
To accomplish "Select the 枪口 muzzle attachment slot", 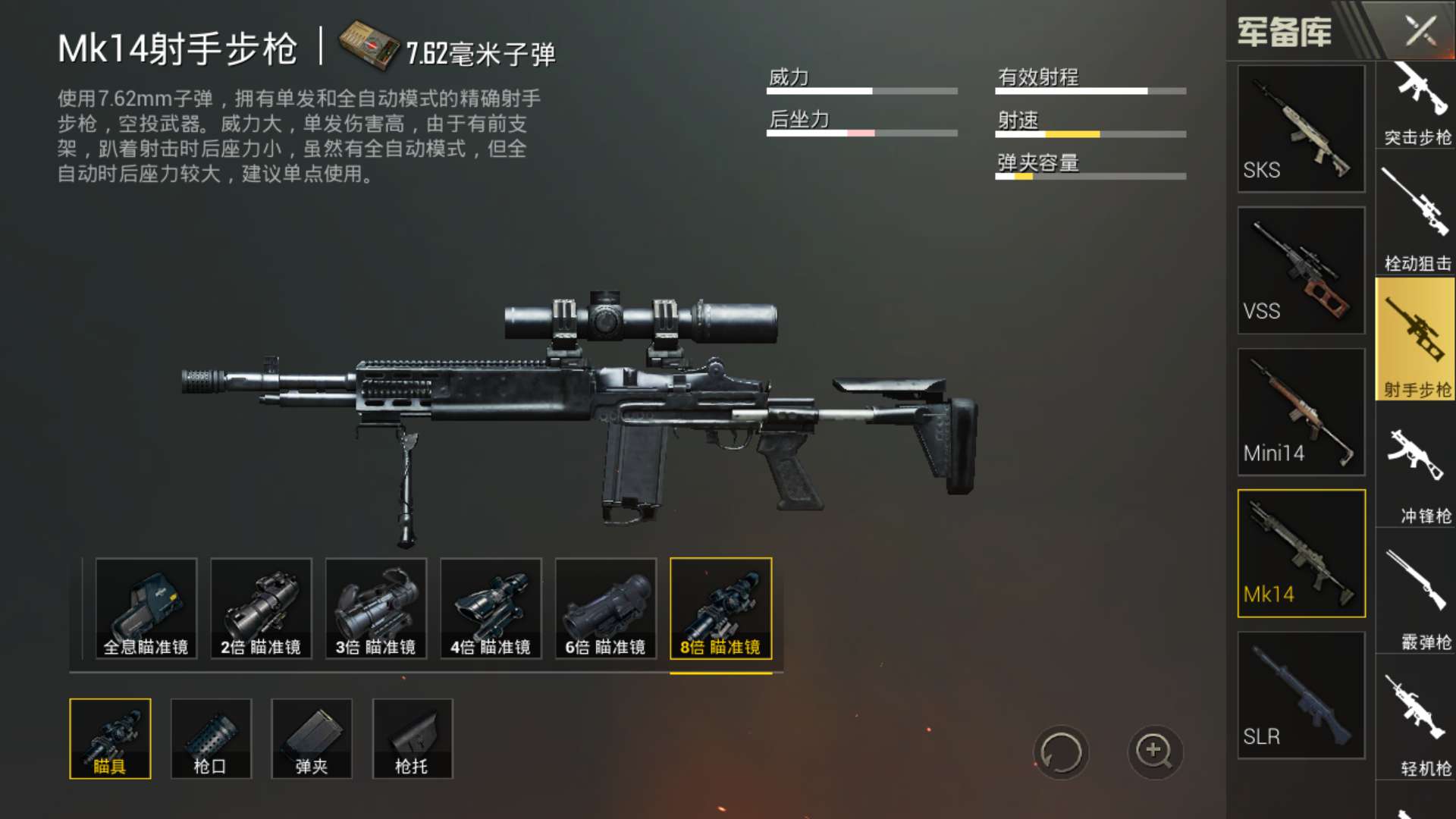I will coord(210,737).
